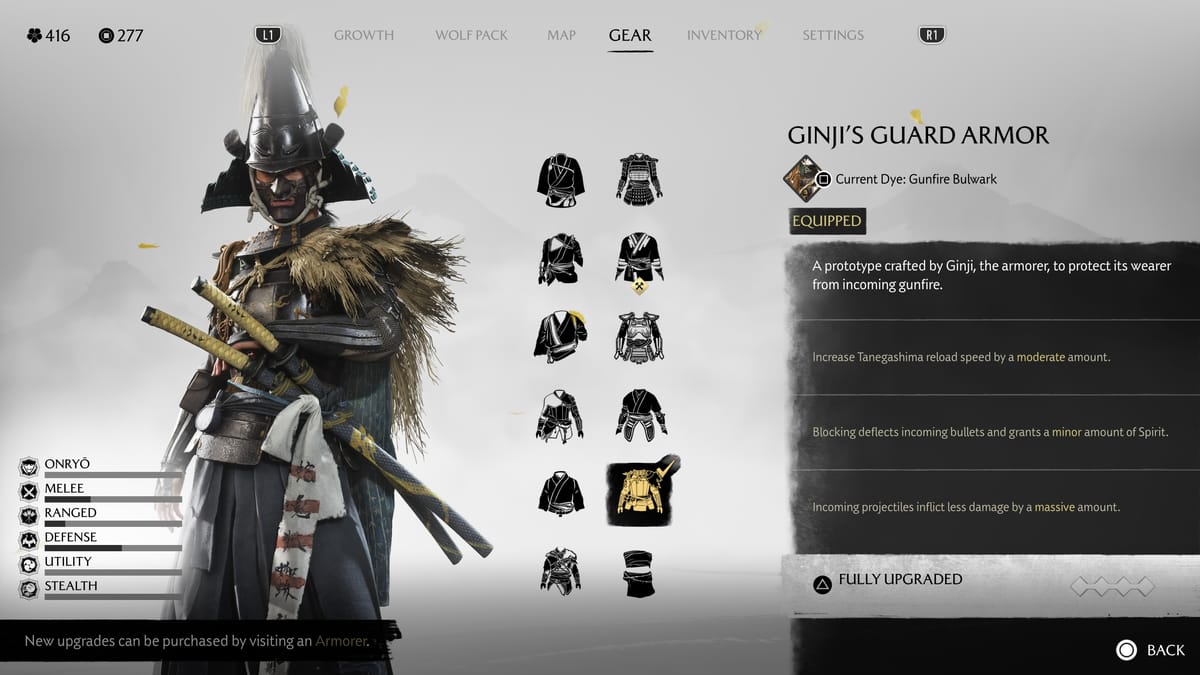Switch to the Growth tab
Viewport: 1200px width, 675px height.
coord(363,35)
